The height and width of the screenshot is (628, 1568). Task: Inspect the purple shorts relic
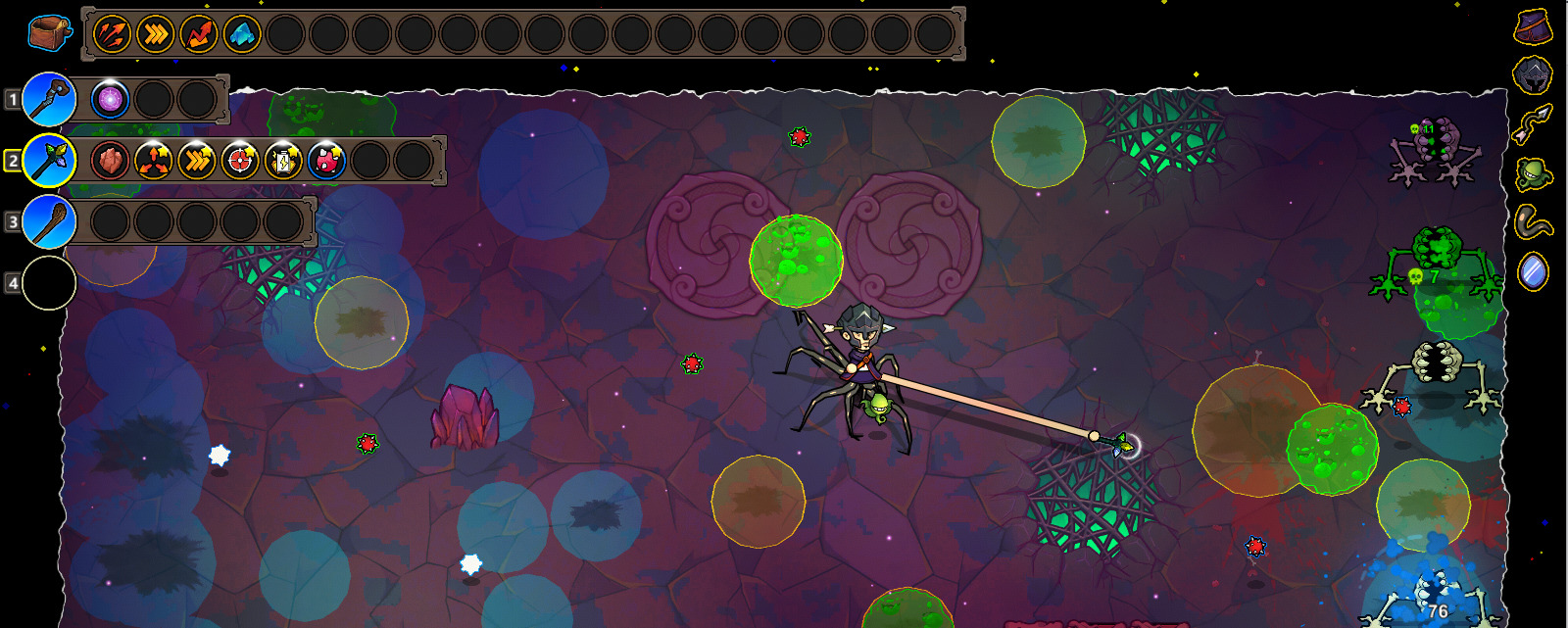pyautogui.click(x=1534, y=26)
